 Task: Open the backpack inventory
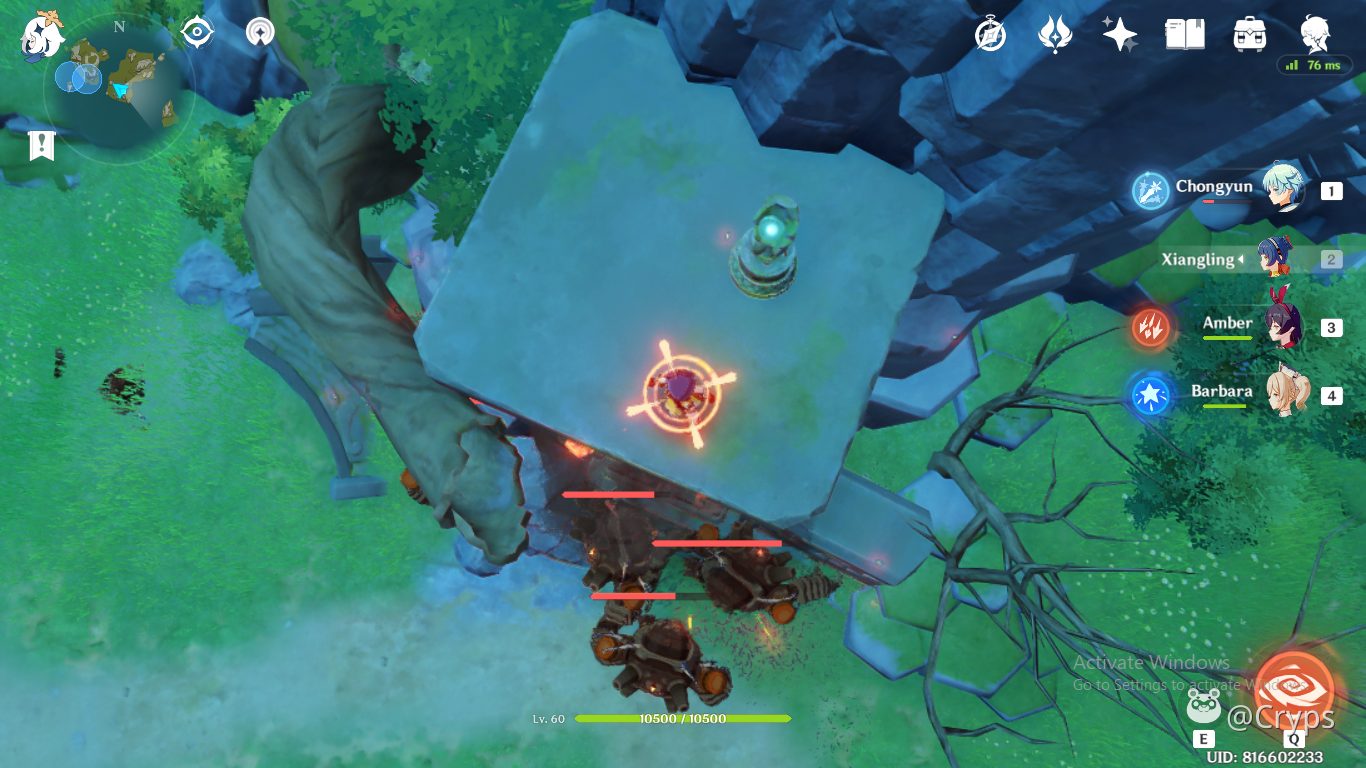point(1250,35)
